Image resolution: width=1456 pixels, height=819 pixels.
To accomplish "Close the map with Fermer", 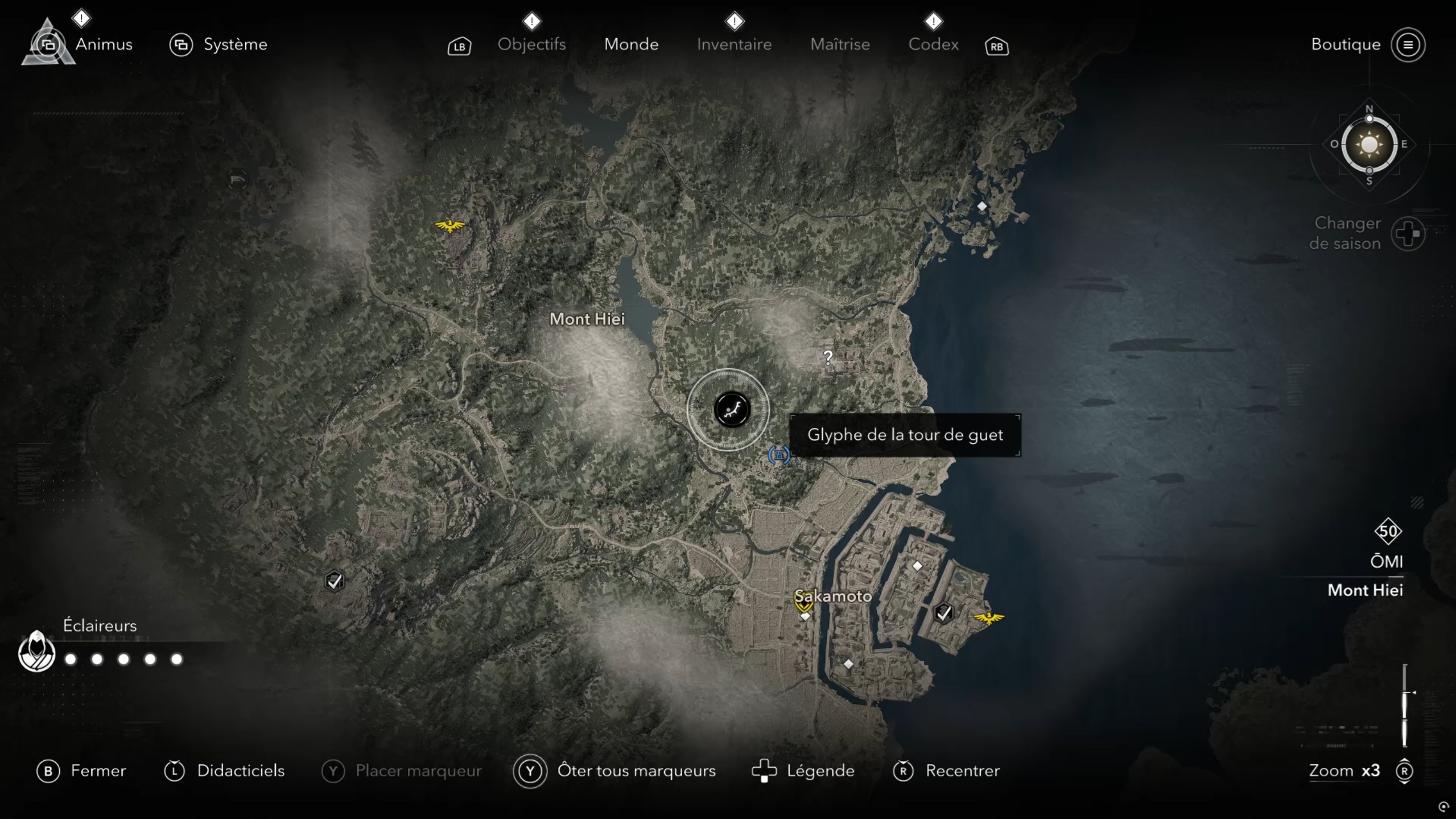I will pyautogui.click(x=97, y=771).
